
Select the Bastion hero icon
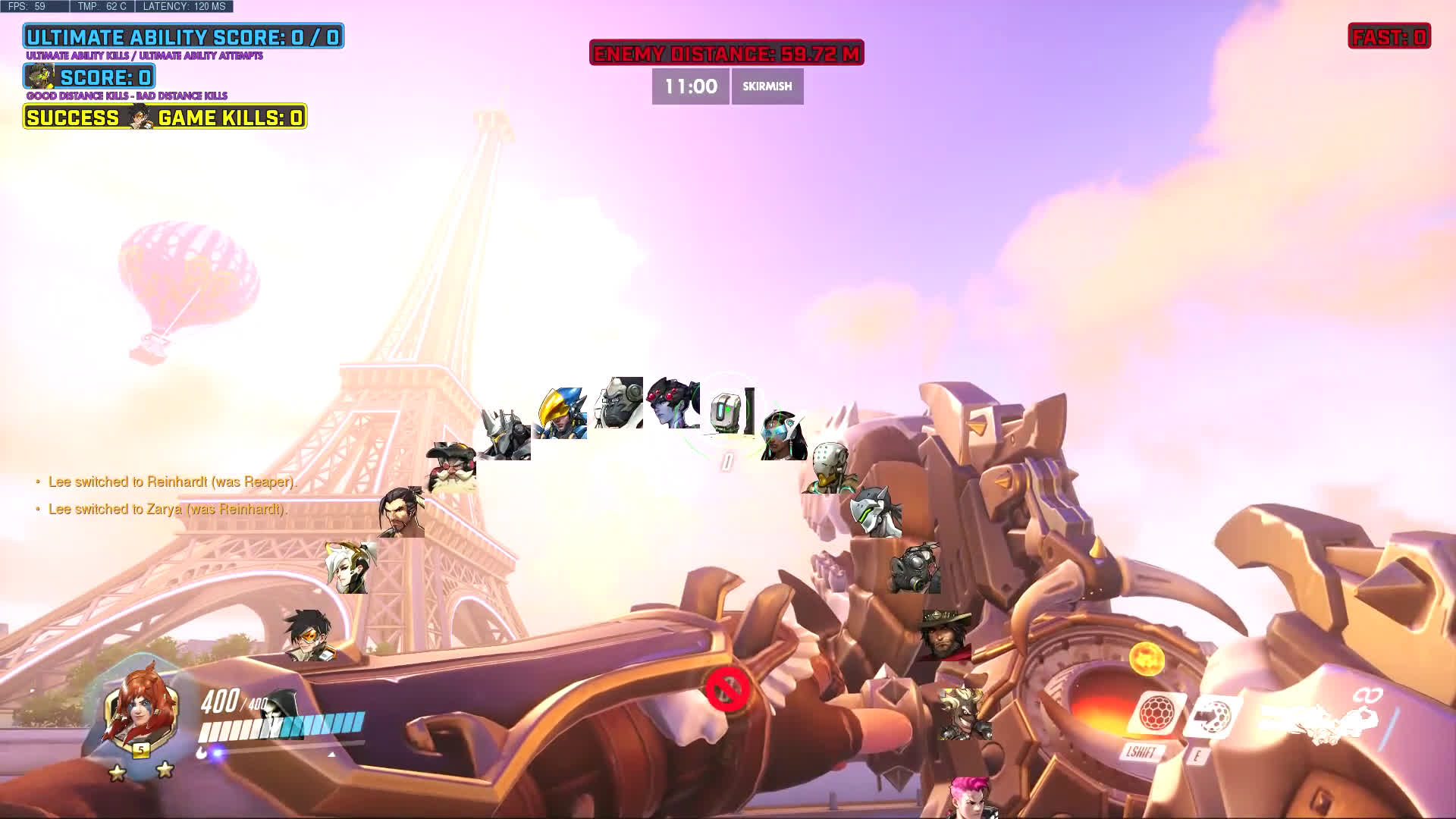point(730,412)
